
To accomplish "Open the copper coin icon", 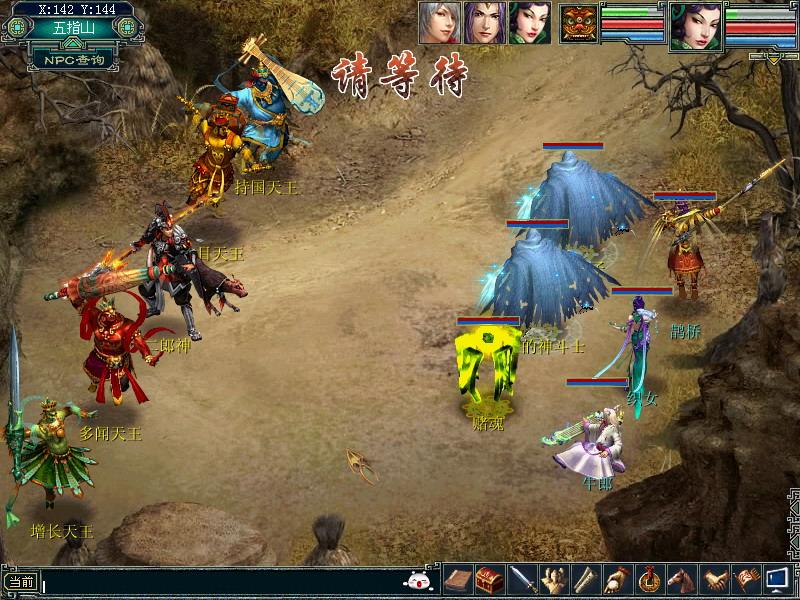I will (x=650, y=579).
